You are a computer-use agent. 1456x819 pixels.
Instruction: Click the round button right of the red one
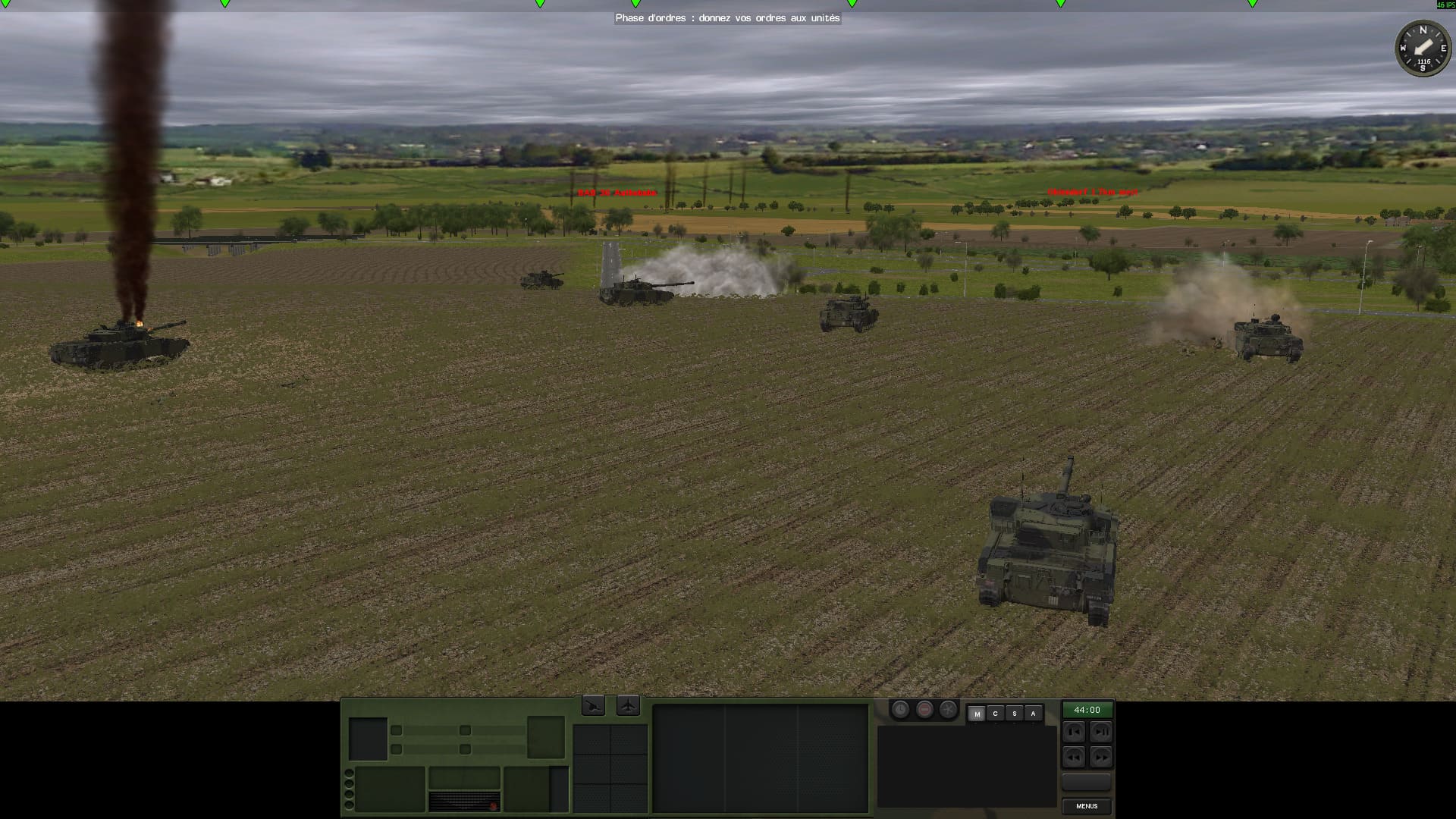pyautogui.click(x=949, y=710)
